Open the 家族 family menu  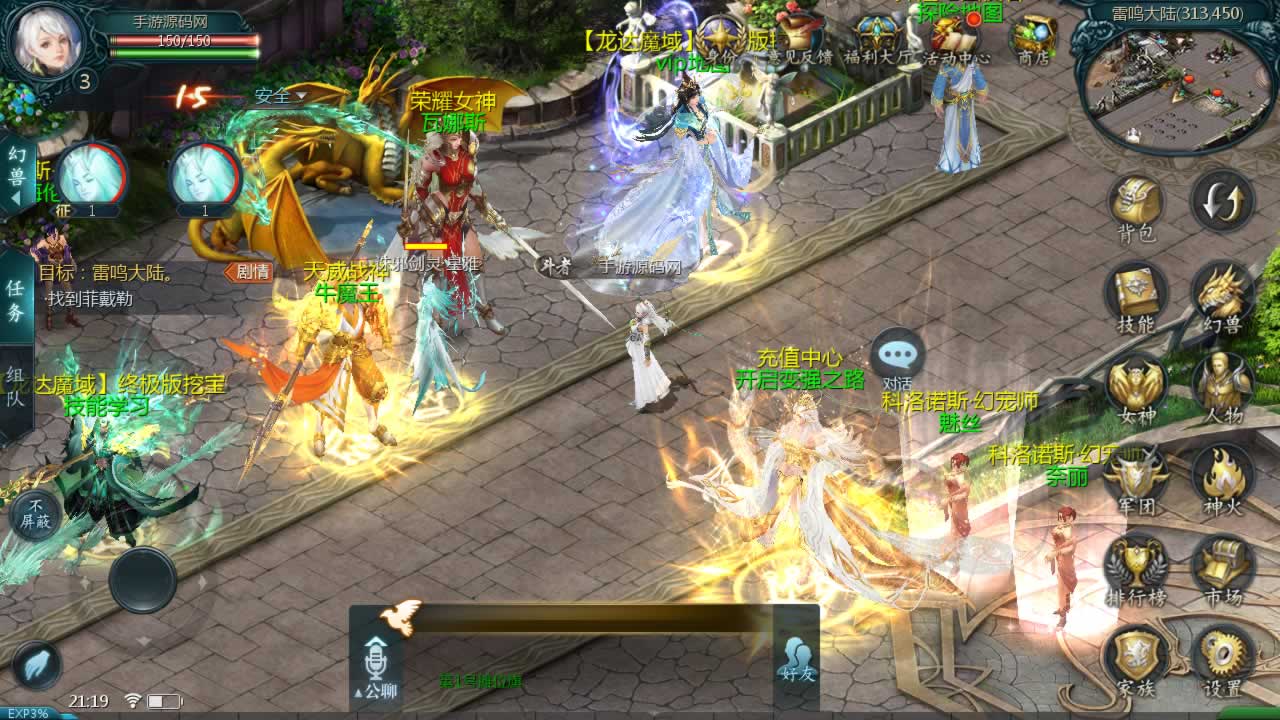coord(1136,657)
